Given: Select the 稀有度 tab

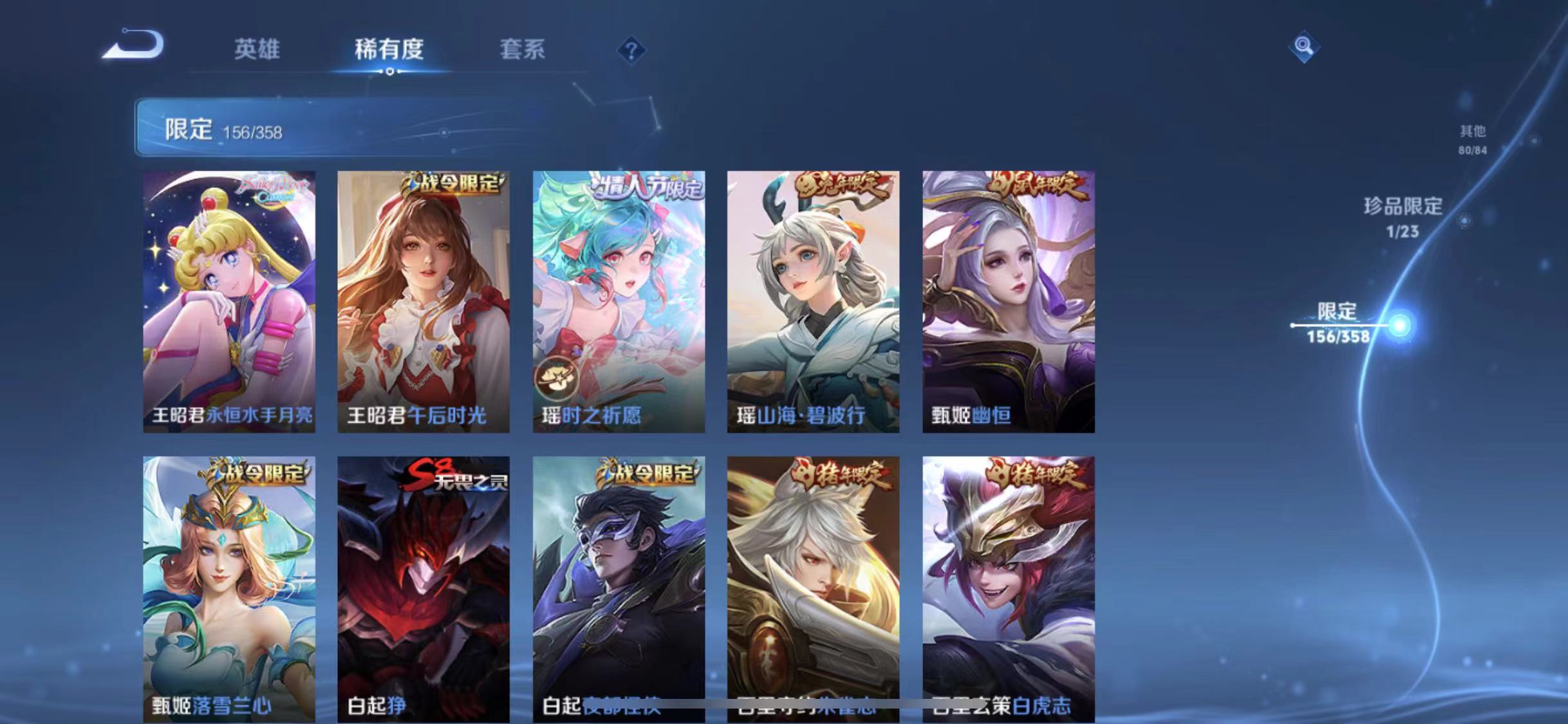Looking at the screenshot, I should [388, 50].
